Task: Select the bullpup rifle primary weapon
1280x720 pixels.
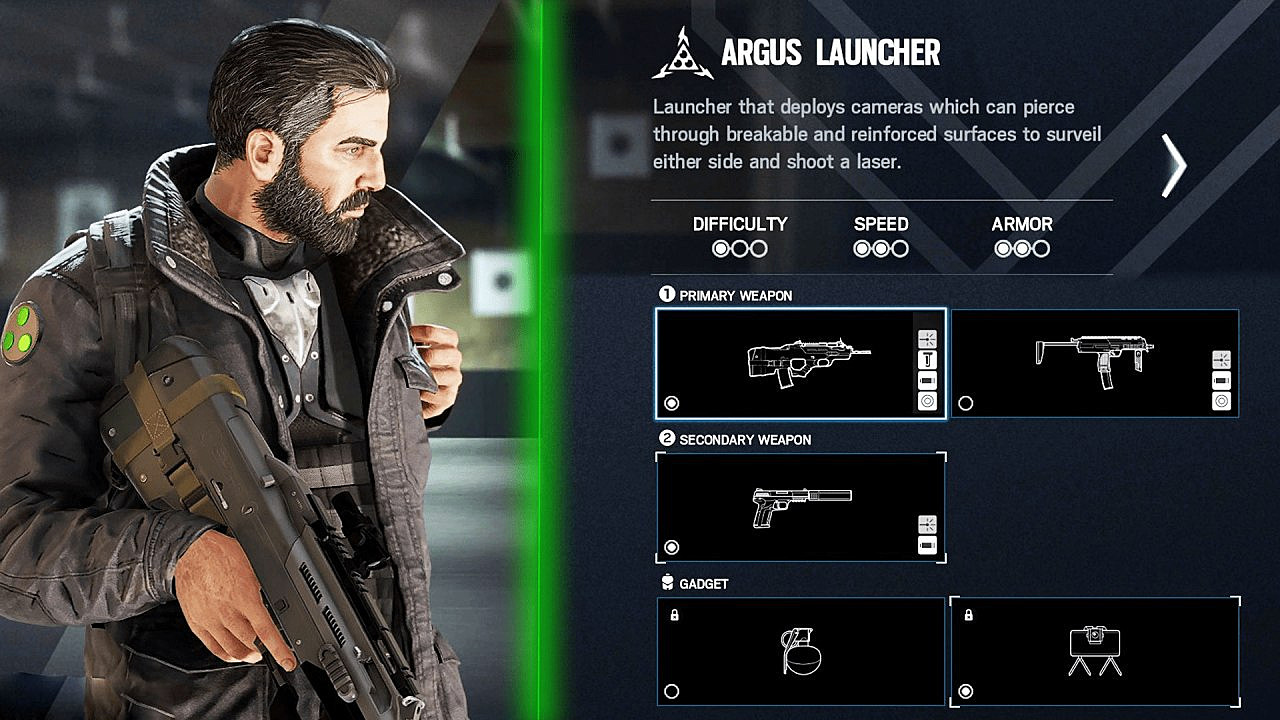Action: coord(800,363)
